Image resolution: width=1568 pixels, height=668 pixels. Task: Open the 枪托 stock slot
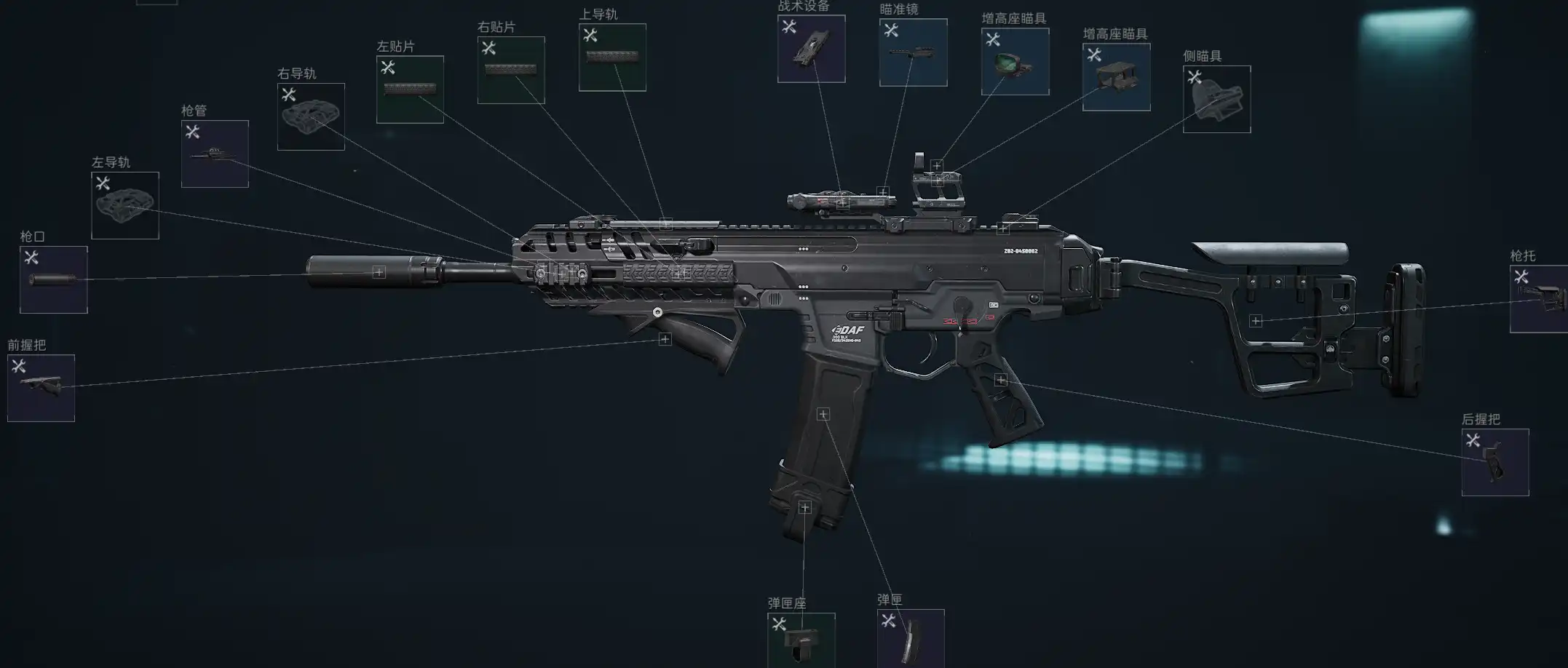pyautogui.click(x=1539, y=299)
